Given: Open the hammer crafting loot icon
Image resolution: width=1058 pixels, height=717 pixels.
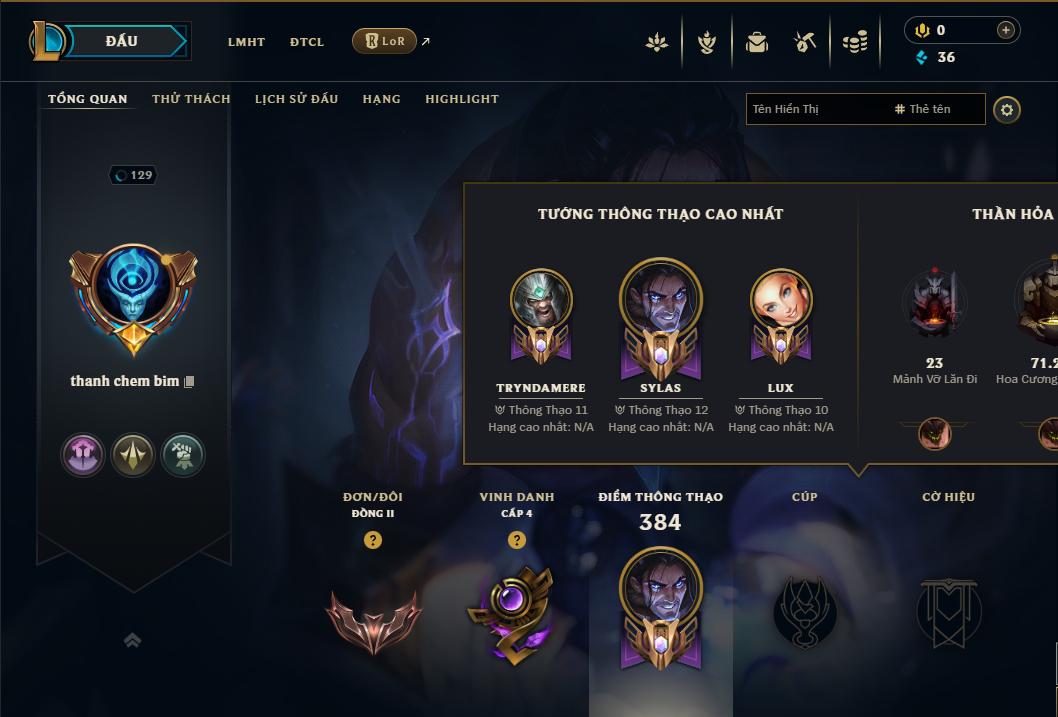Looking at the screenshot, I should click(805, 42).
